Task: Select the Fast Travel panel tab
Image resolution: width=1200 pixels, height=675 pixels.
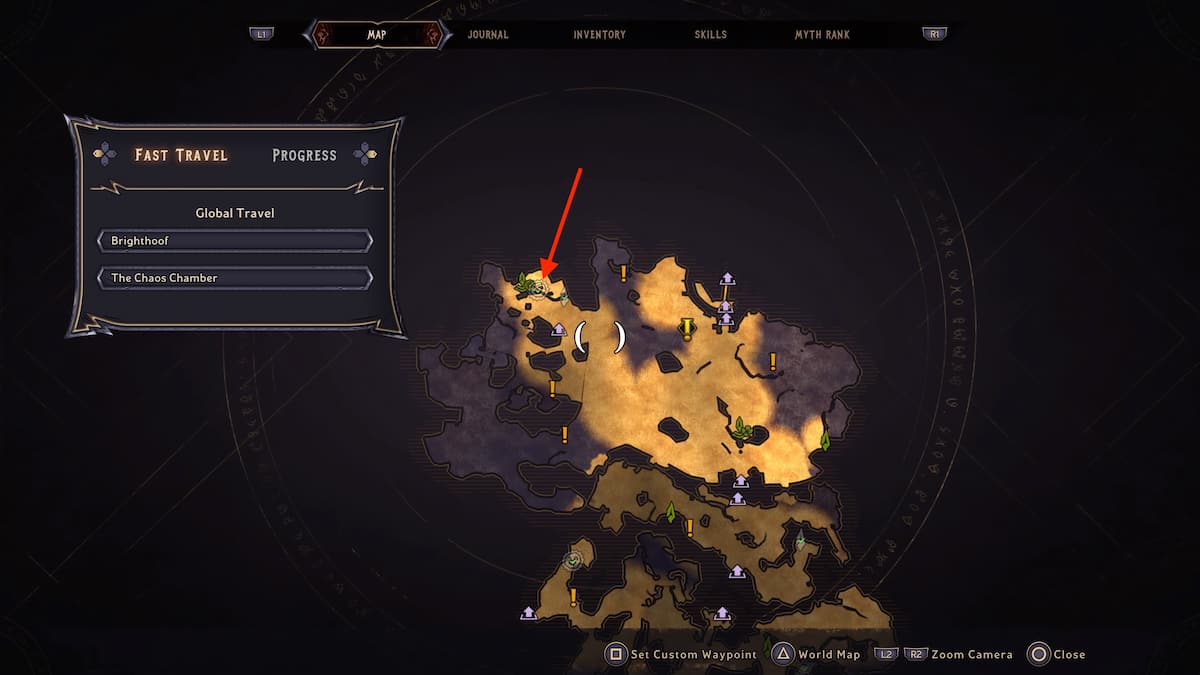Action: click(x=181, y=155)
